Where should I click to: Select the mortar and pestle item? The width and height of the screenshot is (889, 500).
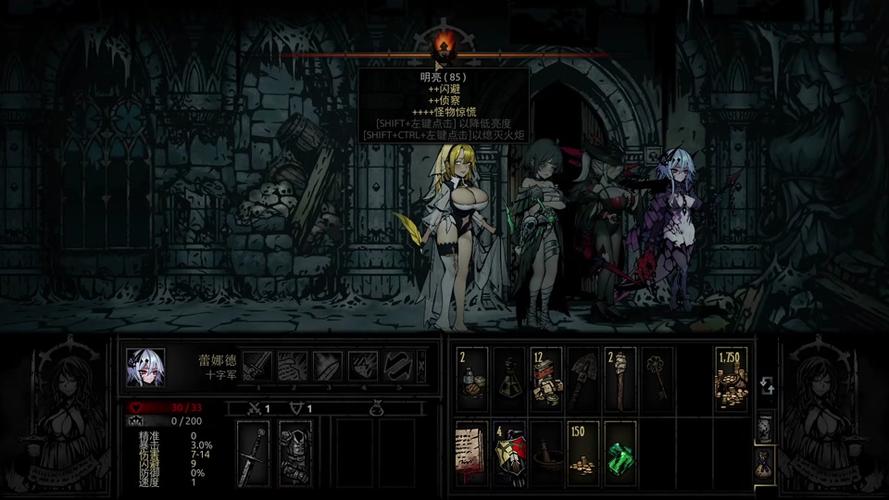coord(545,452)
